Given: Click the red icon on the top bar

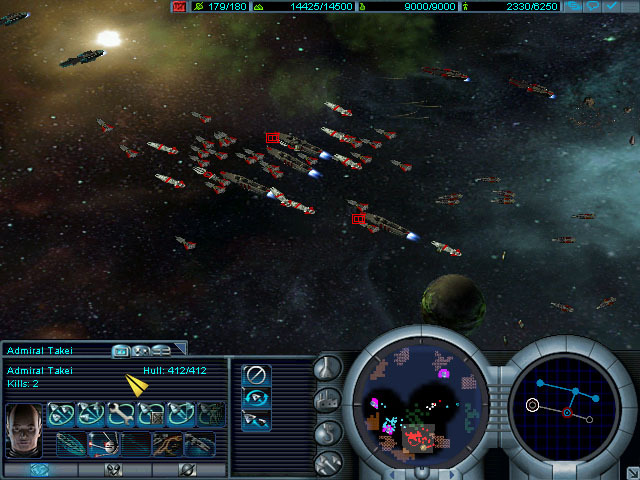Looking at the screenshot, I should 179,6.
